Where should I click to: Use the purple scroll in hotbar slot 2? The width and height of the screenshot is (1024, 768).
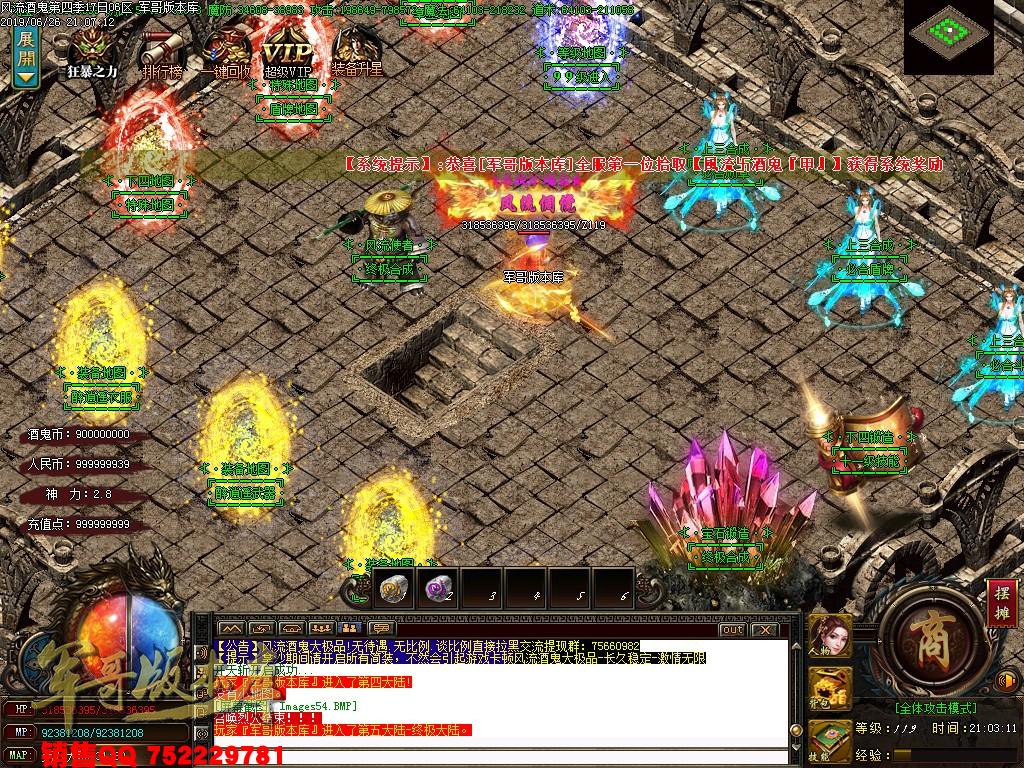coord(436,589)
